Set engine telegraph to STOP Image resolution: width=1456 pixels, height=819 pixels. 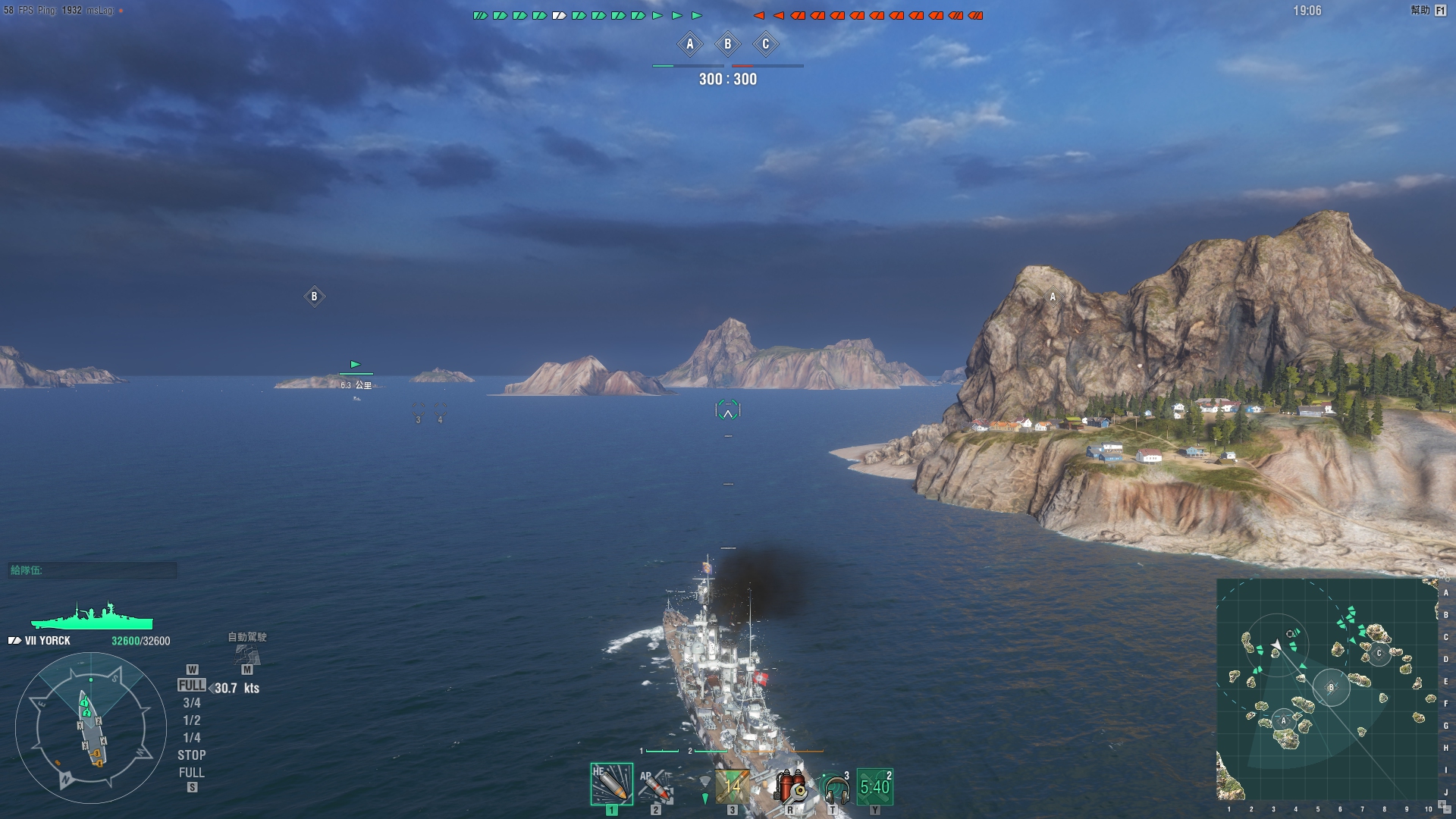click(x=192, y=755)
